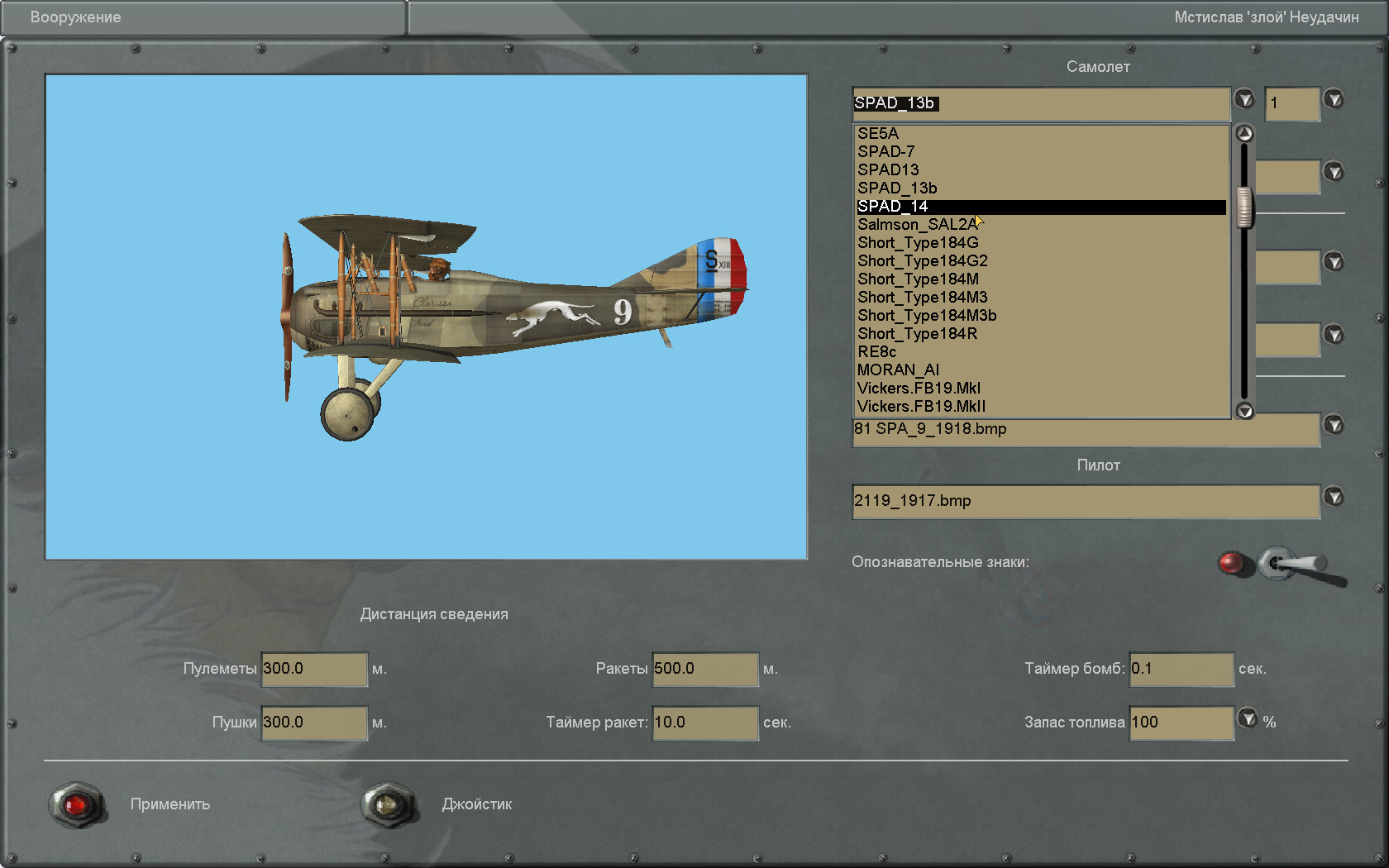Open the pilot skin 2119_1917.bmp dropdown
Screen dimensions: 1389x868
1334,497
